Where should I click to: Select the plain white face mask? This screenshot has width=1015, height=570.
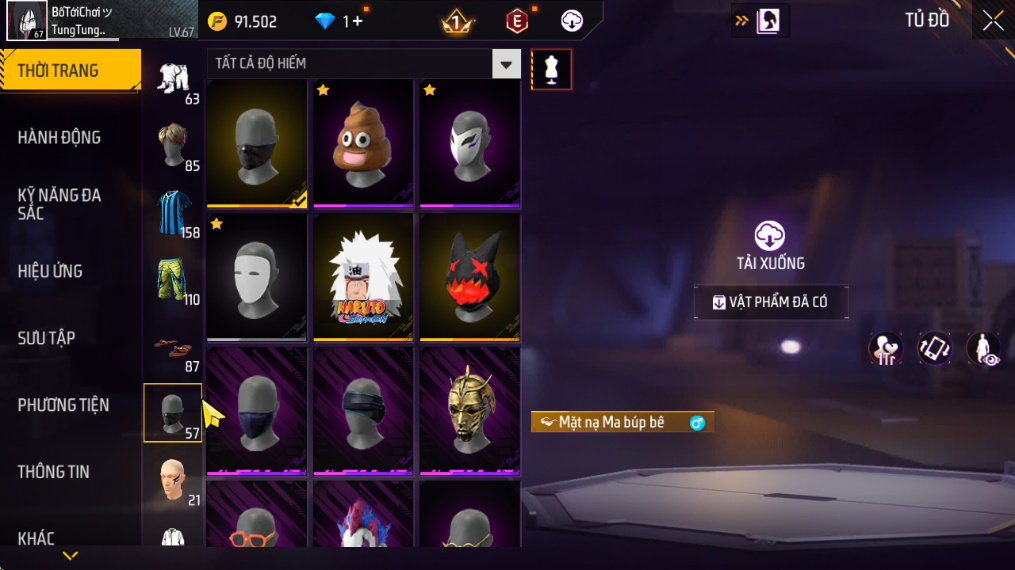(256, 277)
